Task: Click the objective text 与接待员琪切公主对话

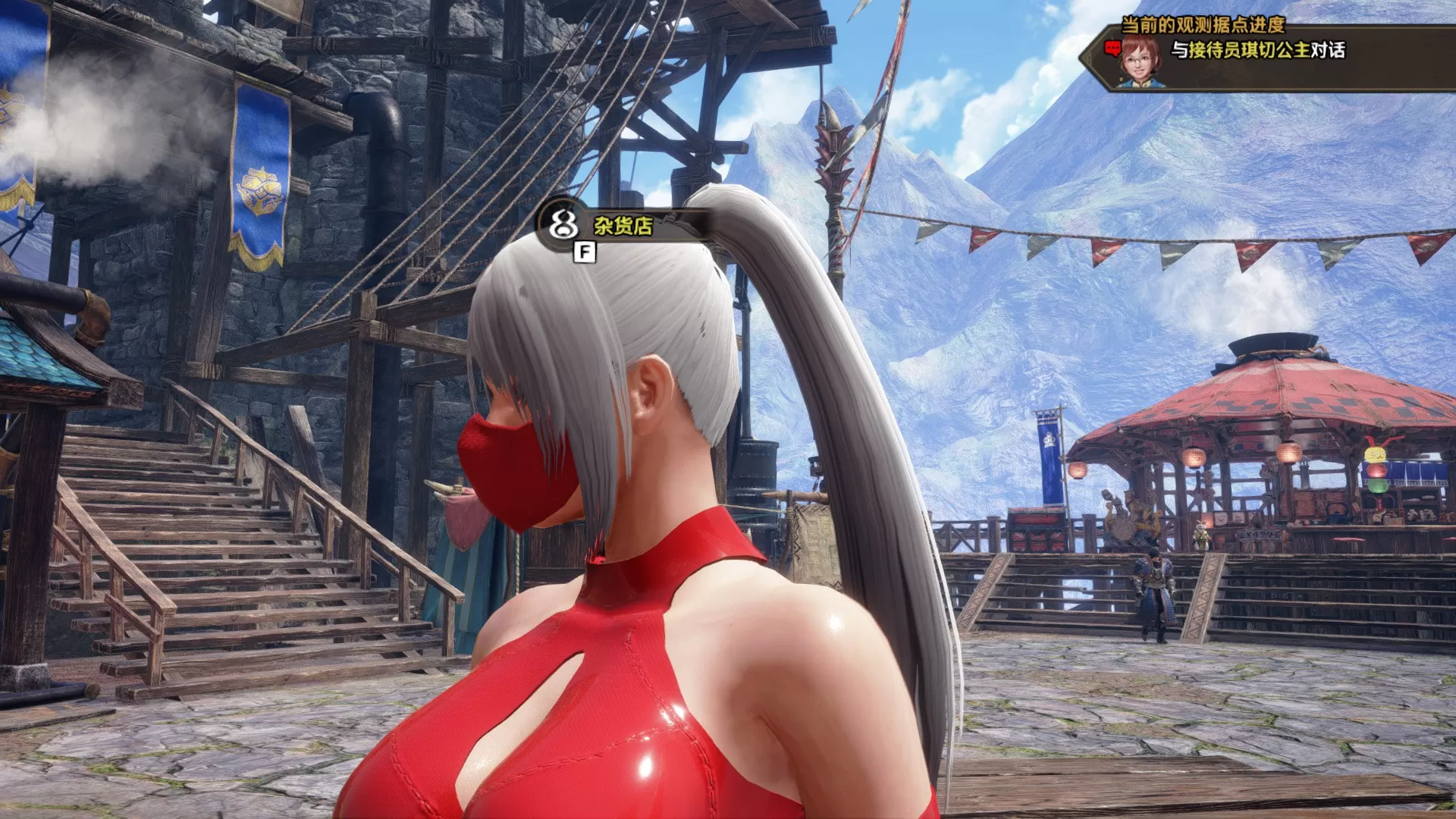Action: [x=1259, y=50]
